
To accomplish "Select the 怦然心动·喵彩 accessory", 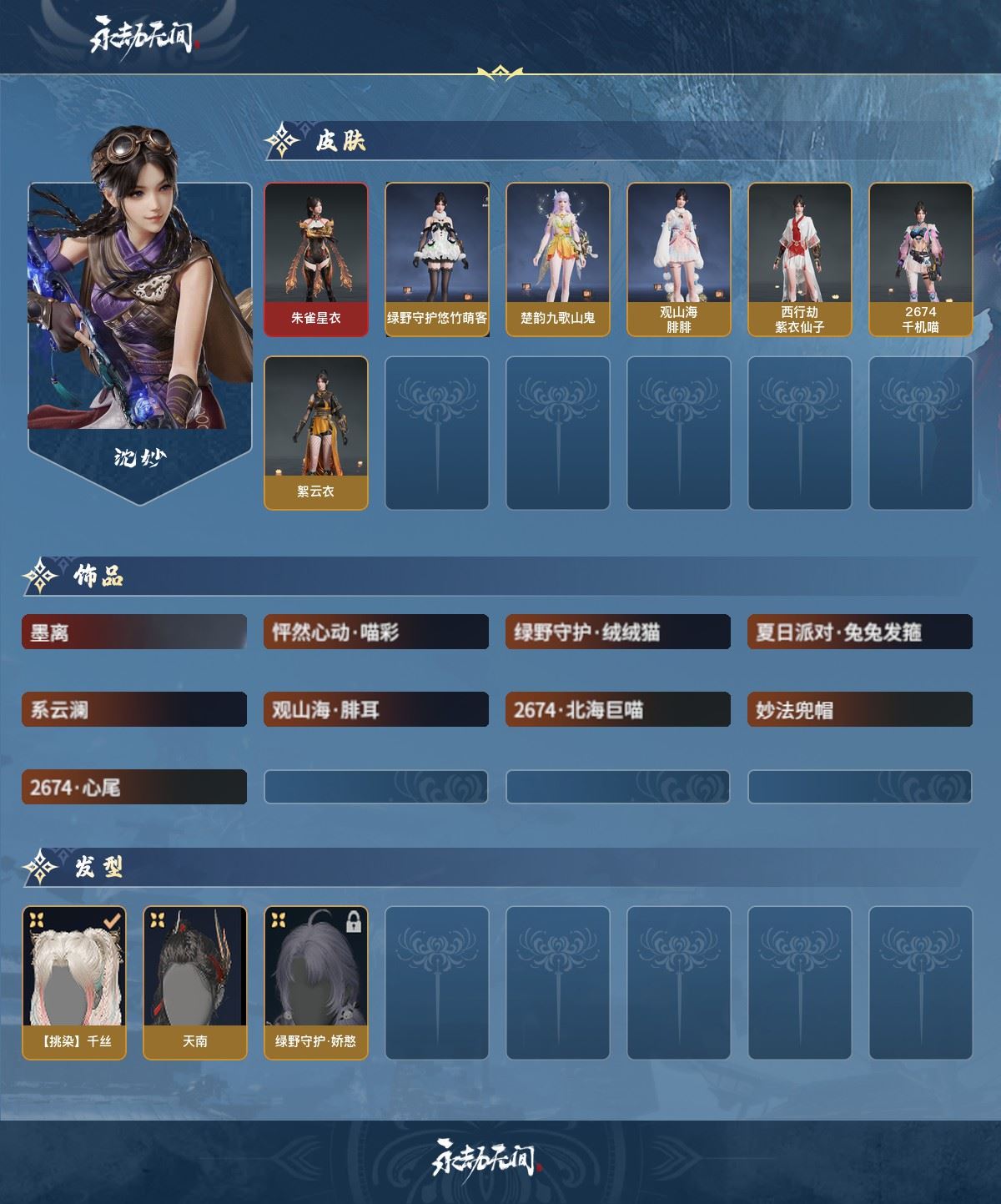I will pyautogui.click(x=376, y=632).
